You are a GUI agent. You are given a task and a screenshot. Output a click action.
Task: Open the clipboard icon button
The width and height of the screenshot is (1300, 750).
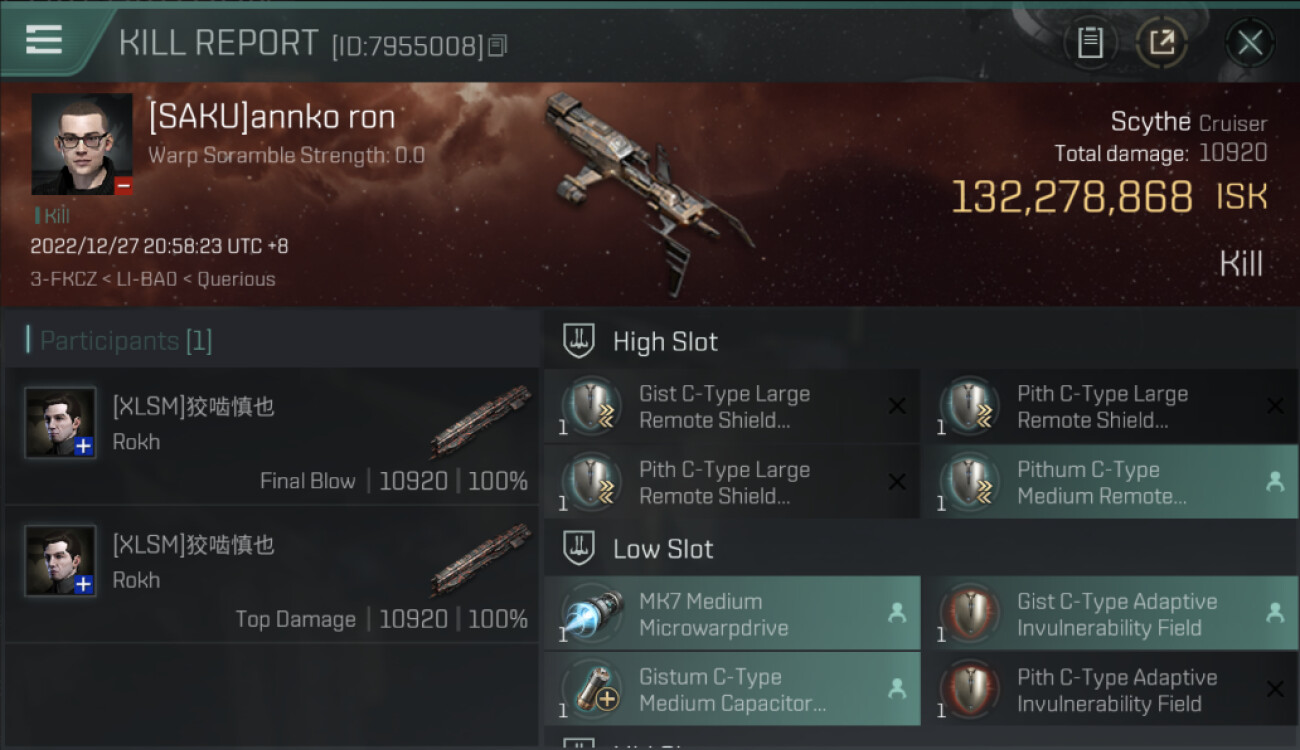point(1090,42)
